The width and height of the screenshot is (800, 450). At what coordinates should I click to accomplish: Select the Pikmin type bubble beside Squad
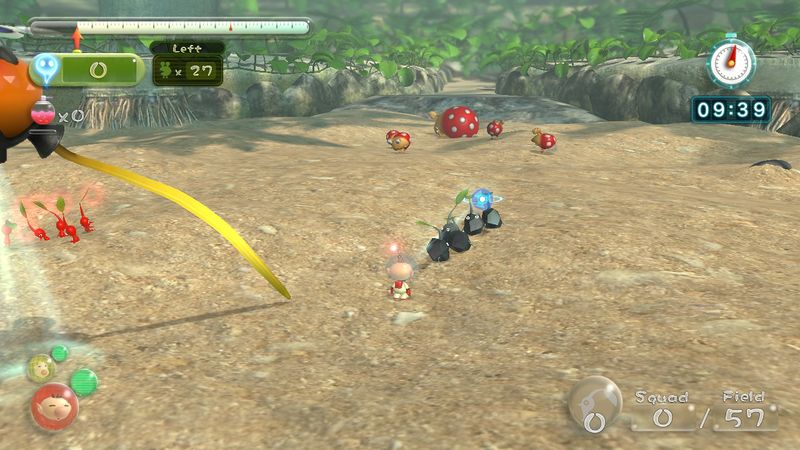(595, 403)
